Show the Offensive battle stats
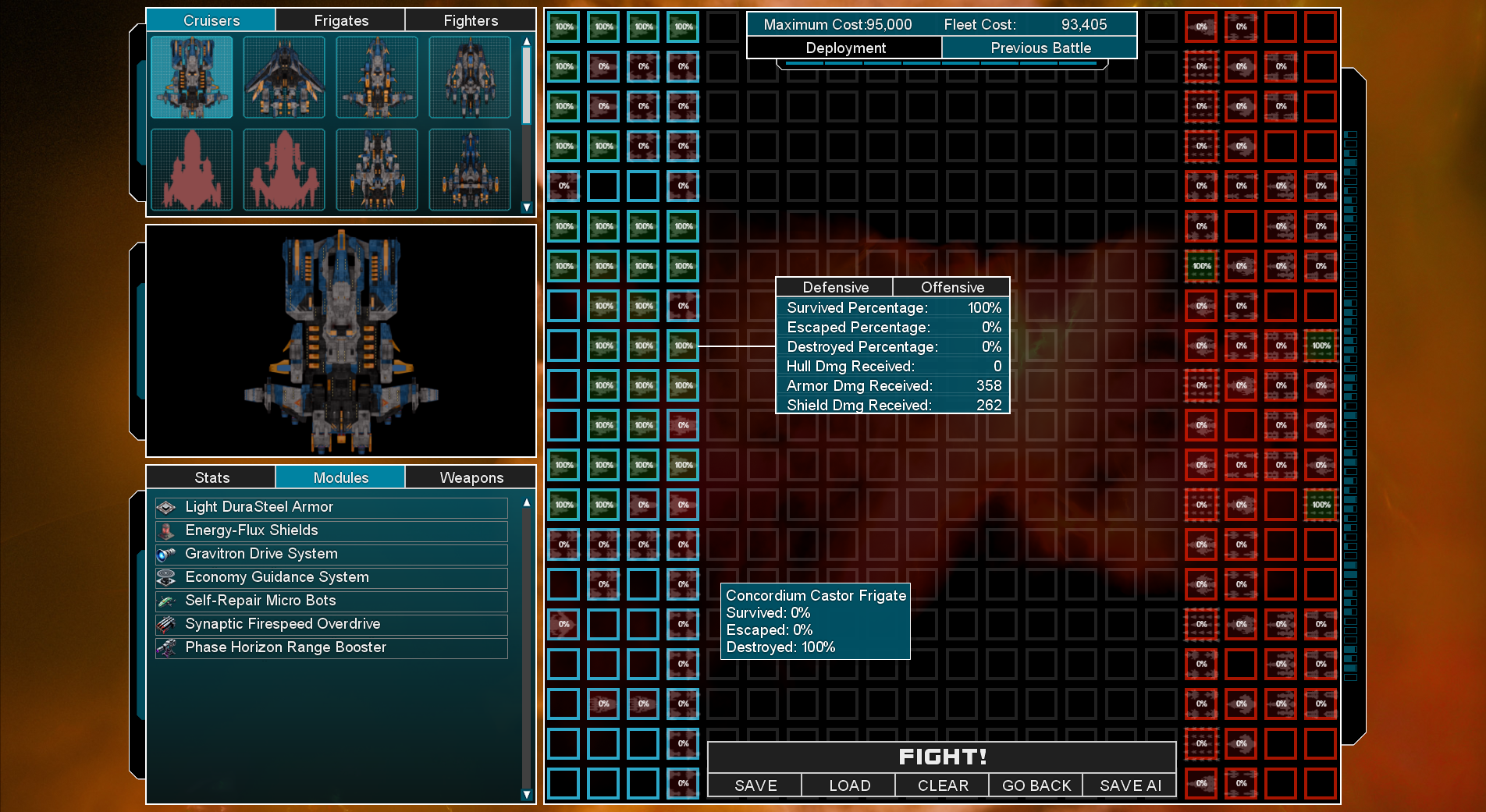1486x812 pixels. (x=951, y=287)
